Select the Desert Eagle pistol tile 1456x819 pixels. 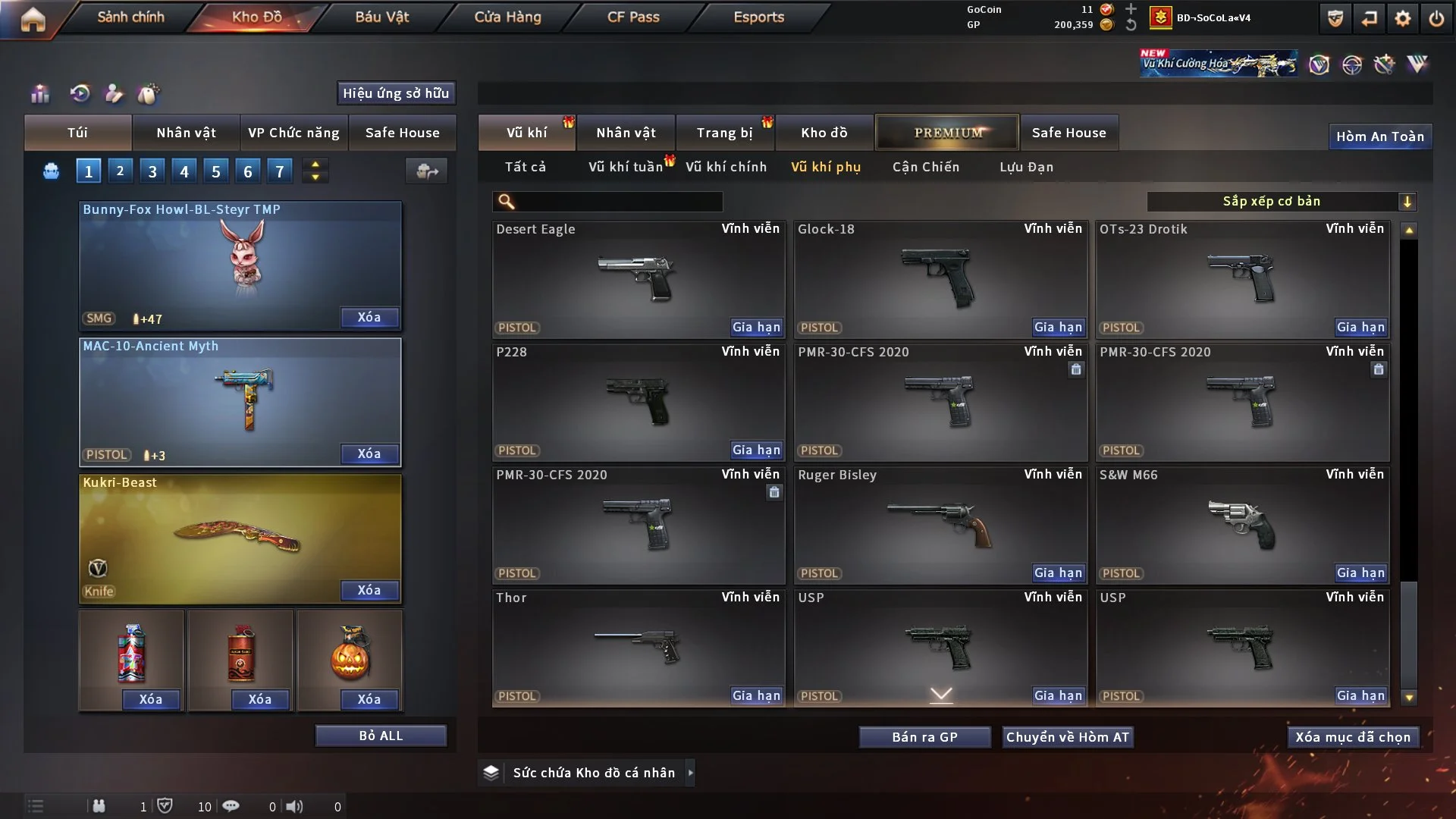[637, 279]
